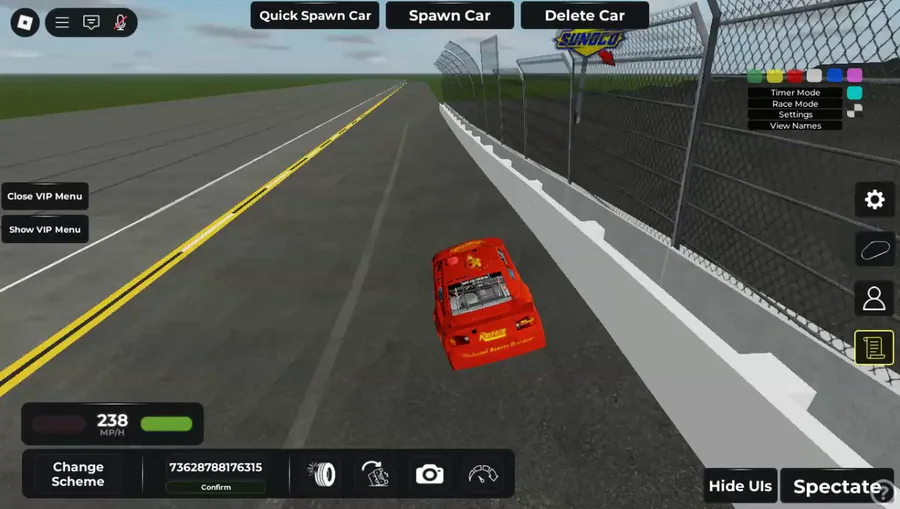This screenshot has width=900, height=509.
Task: Spawn a car with Spawn Car
Action: click(449, 15)
